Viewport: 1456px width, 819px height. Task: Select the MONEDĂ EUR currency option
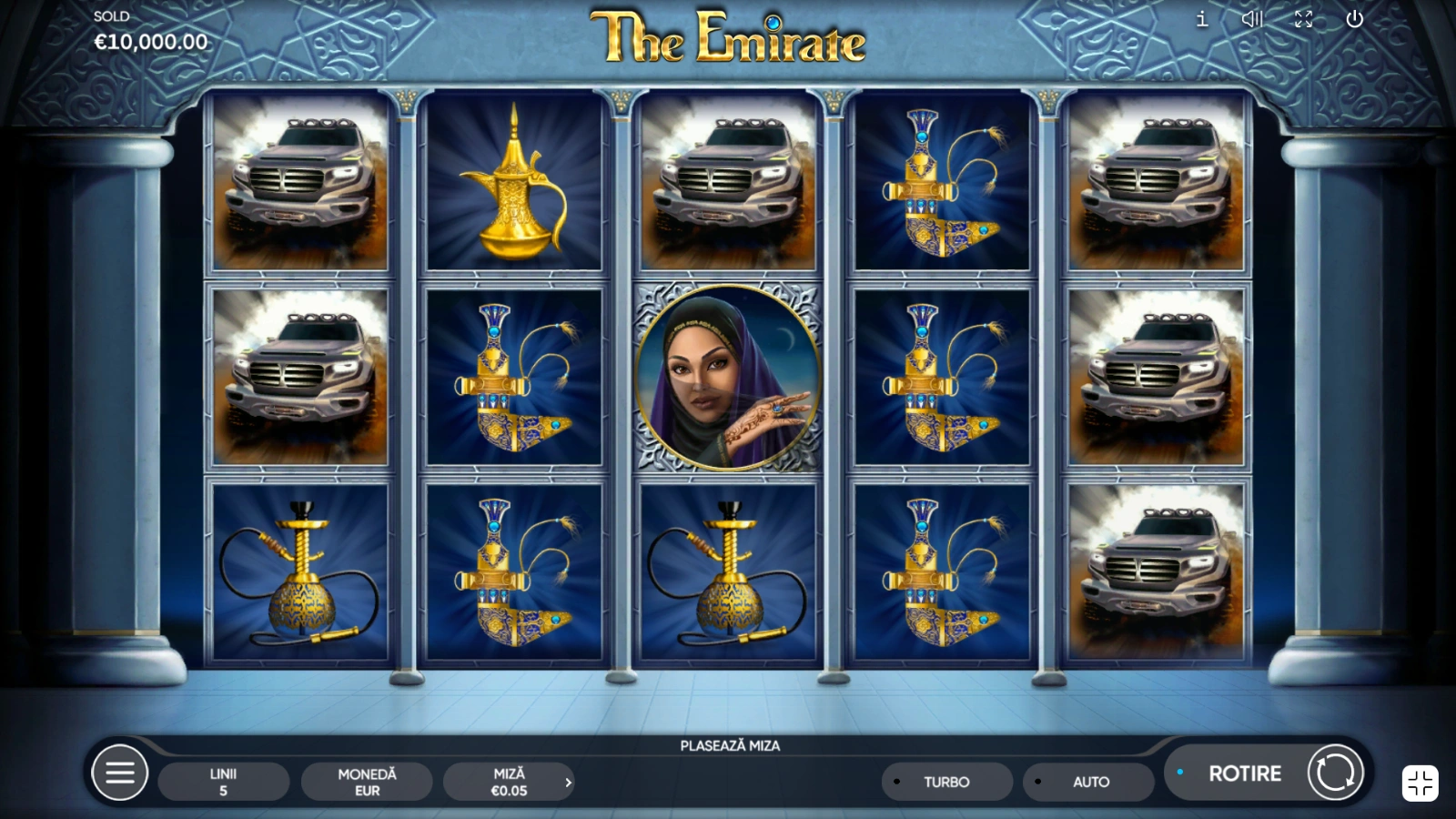(x=367, y=782)
